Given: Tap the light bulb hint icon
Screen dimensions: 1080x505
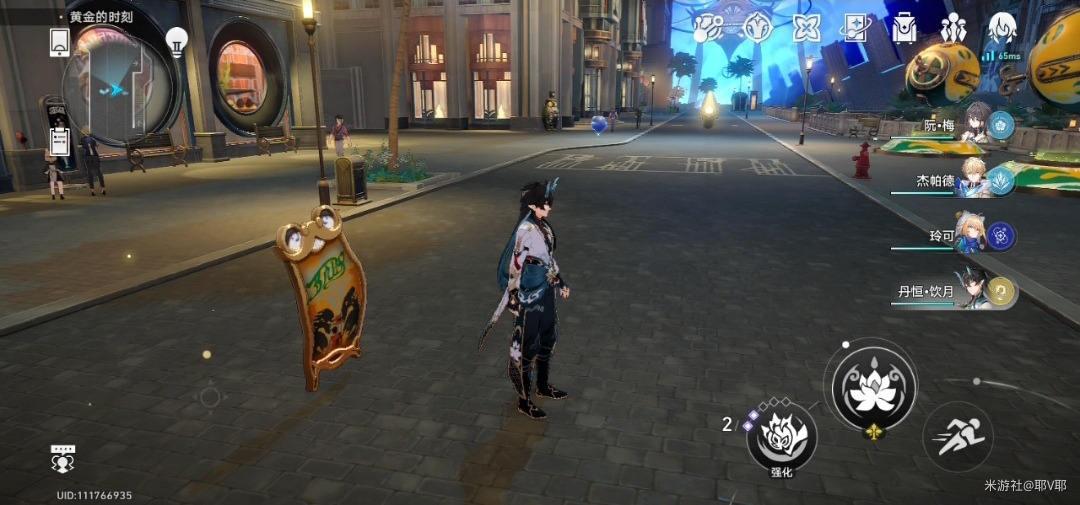Looking at the screenshot, I should click(177, 41).
